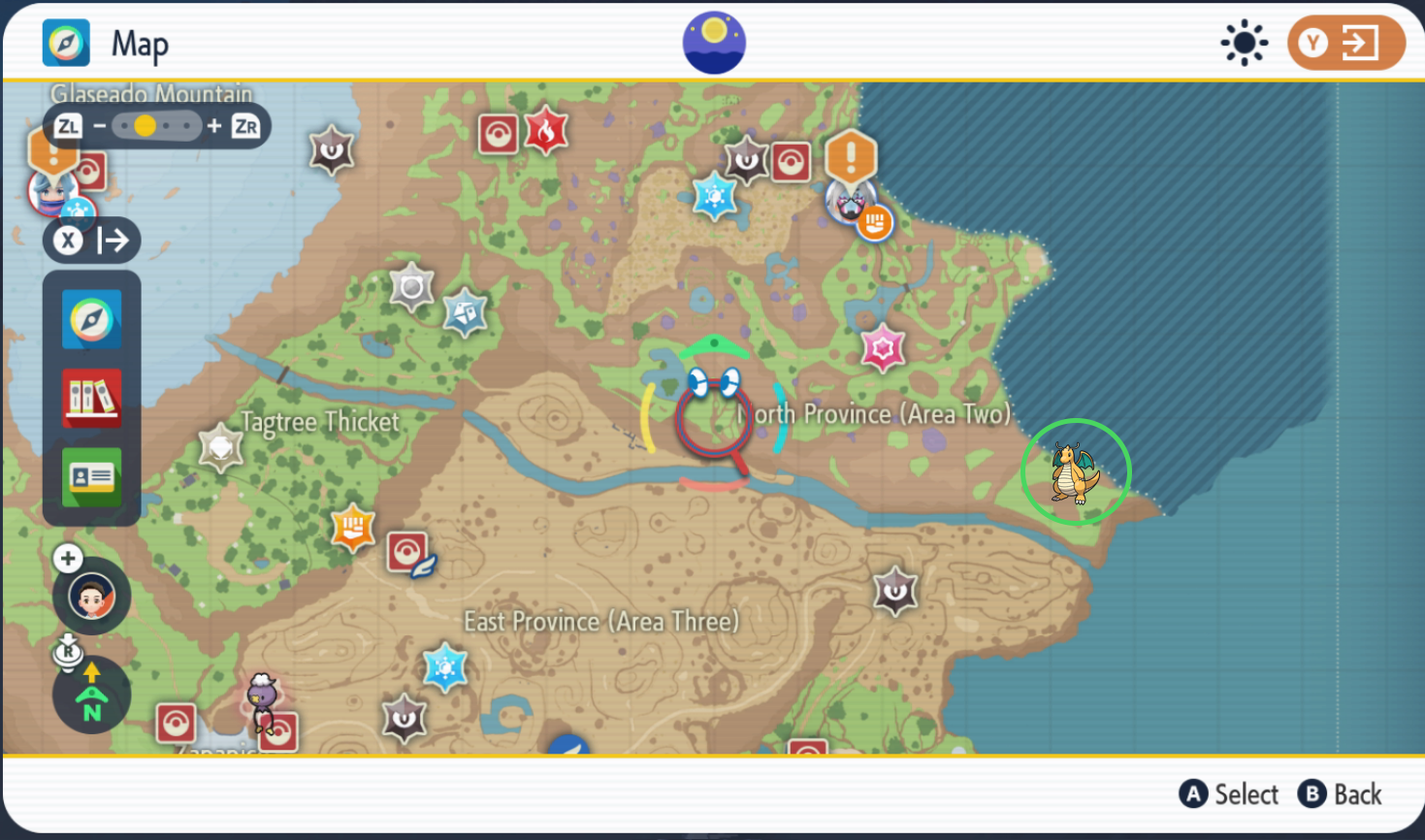Select the orange exclamation warning marker up top
Viewport: 1425px width, 840px height.
tap(853, 155)
